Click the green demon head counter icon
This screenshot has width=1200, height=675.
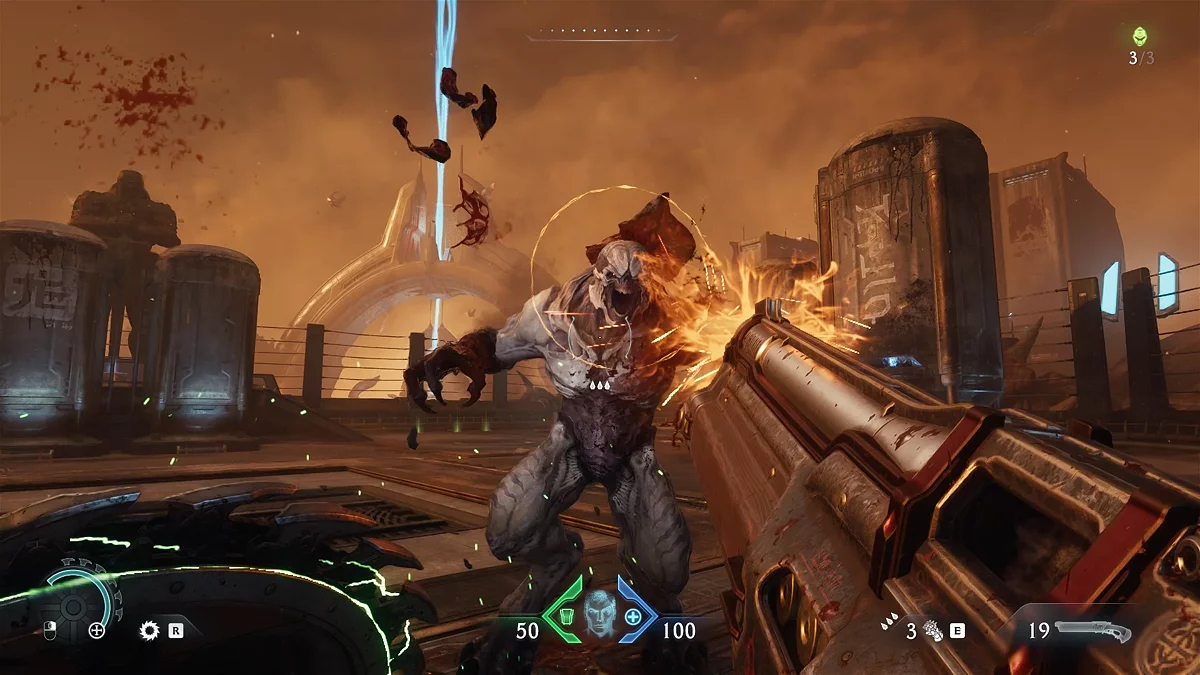click(x=1140, y=37)
